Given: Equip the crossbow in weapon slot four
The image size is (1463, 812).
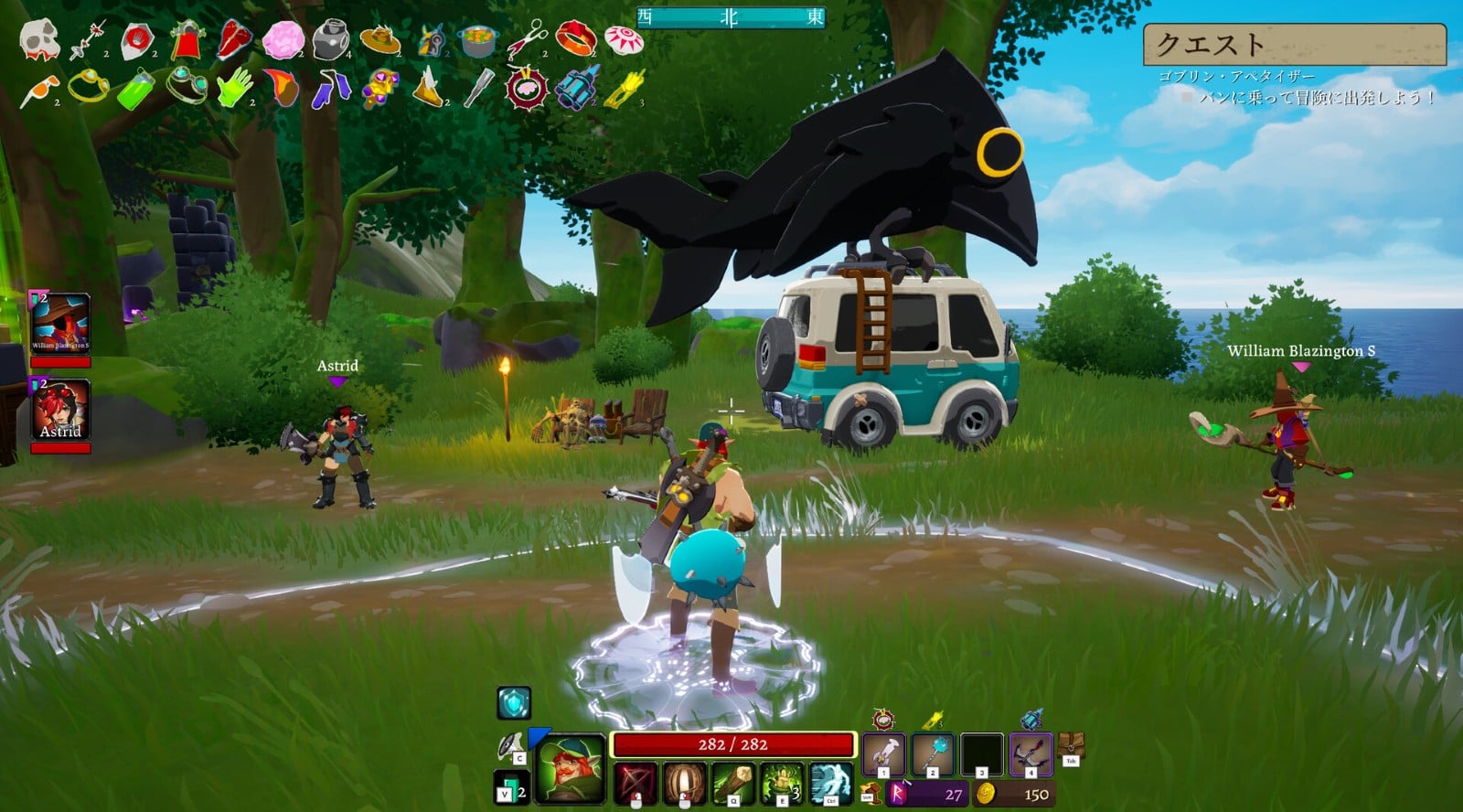Looking at the screenshot, I should [x=1031, y=755].
